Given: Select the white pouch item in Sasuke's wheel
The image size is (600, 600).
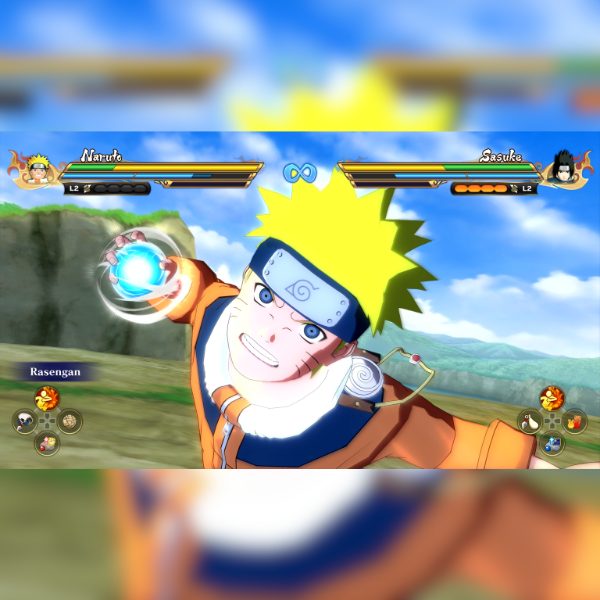Looking at the screenshot, I should tap(529, 421).
